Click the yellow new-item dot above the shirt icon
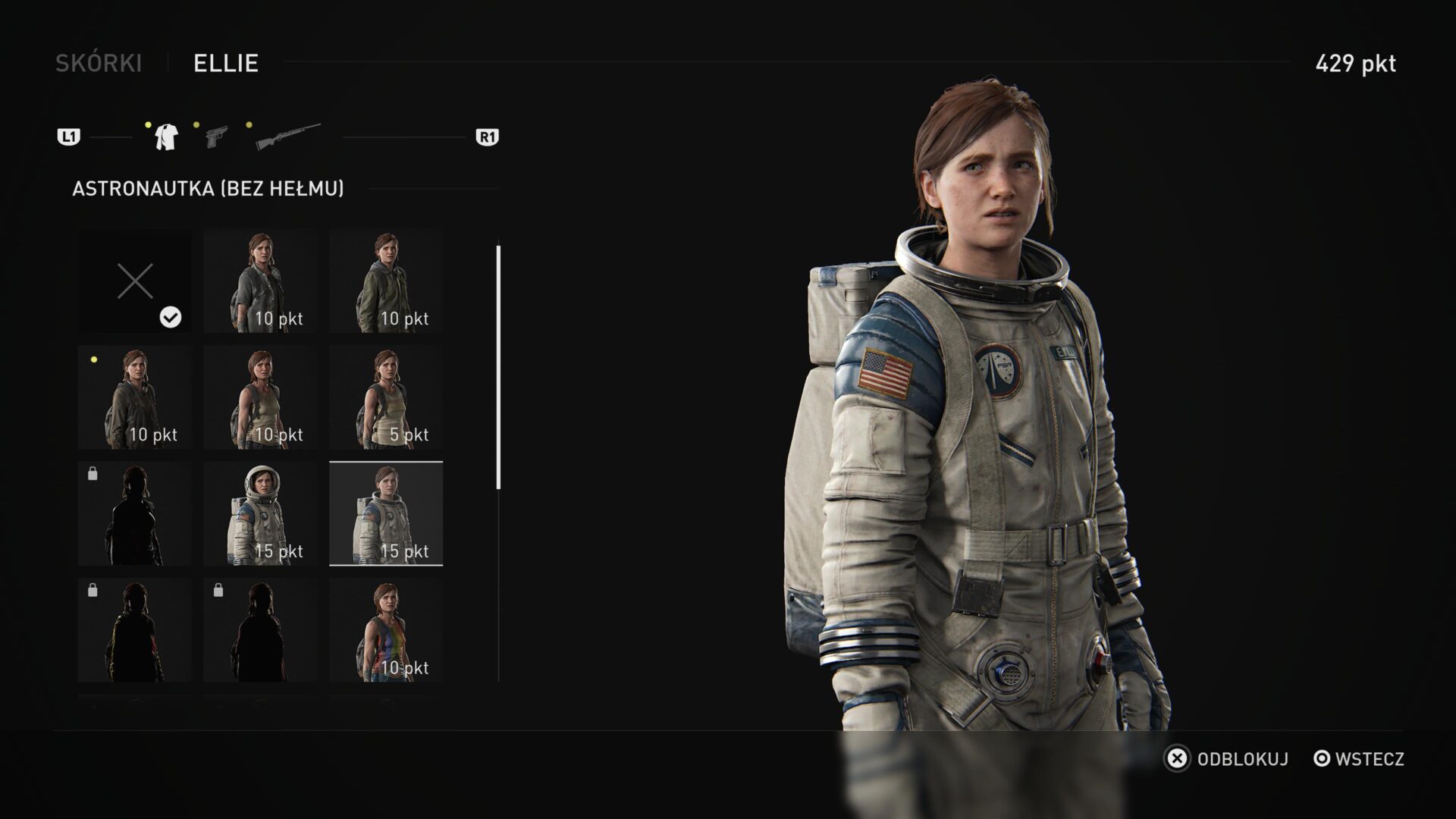Image resolution: width=1456 pixels, height=819 pixels. pos(149,124)
